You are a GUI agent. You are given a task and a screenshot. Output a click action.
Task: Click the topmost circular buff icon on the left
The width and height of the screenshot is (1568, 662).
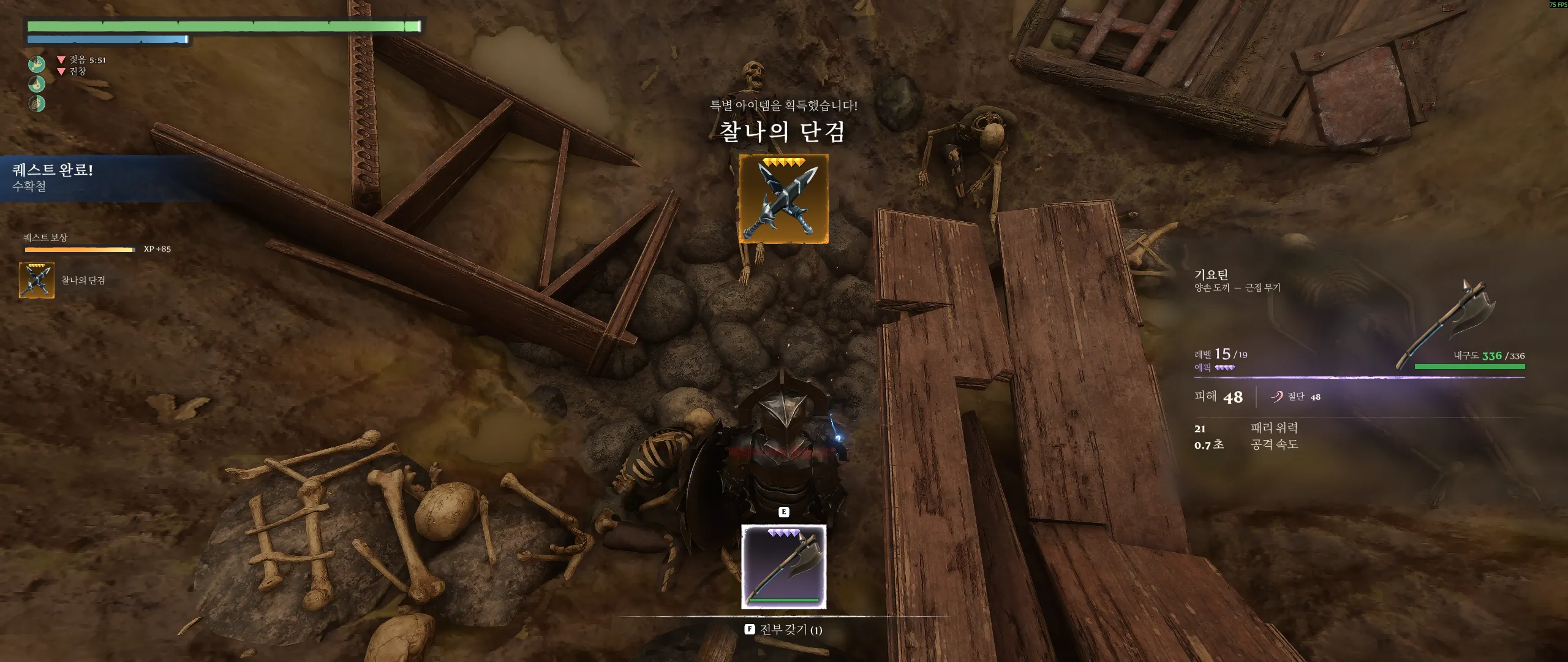click(x=37, y=65)
